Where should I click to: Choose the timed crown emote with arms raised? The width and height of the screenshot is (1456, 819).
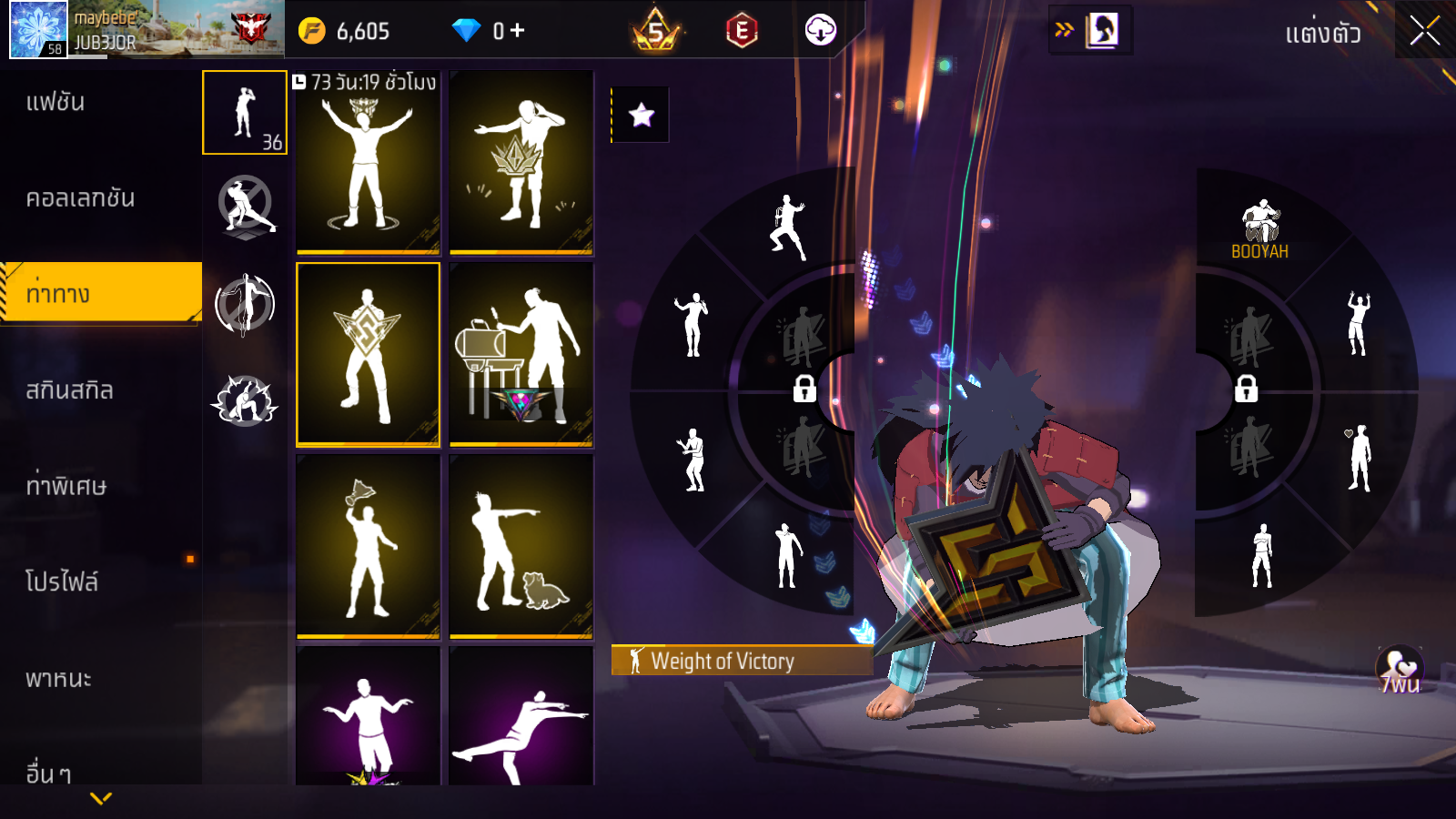(368, 164)
